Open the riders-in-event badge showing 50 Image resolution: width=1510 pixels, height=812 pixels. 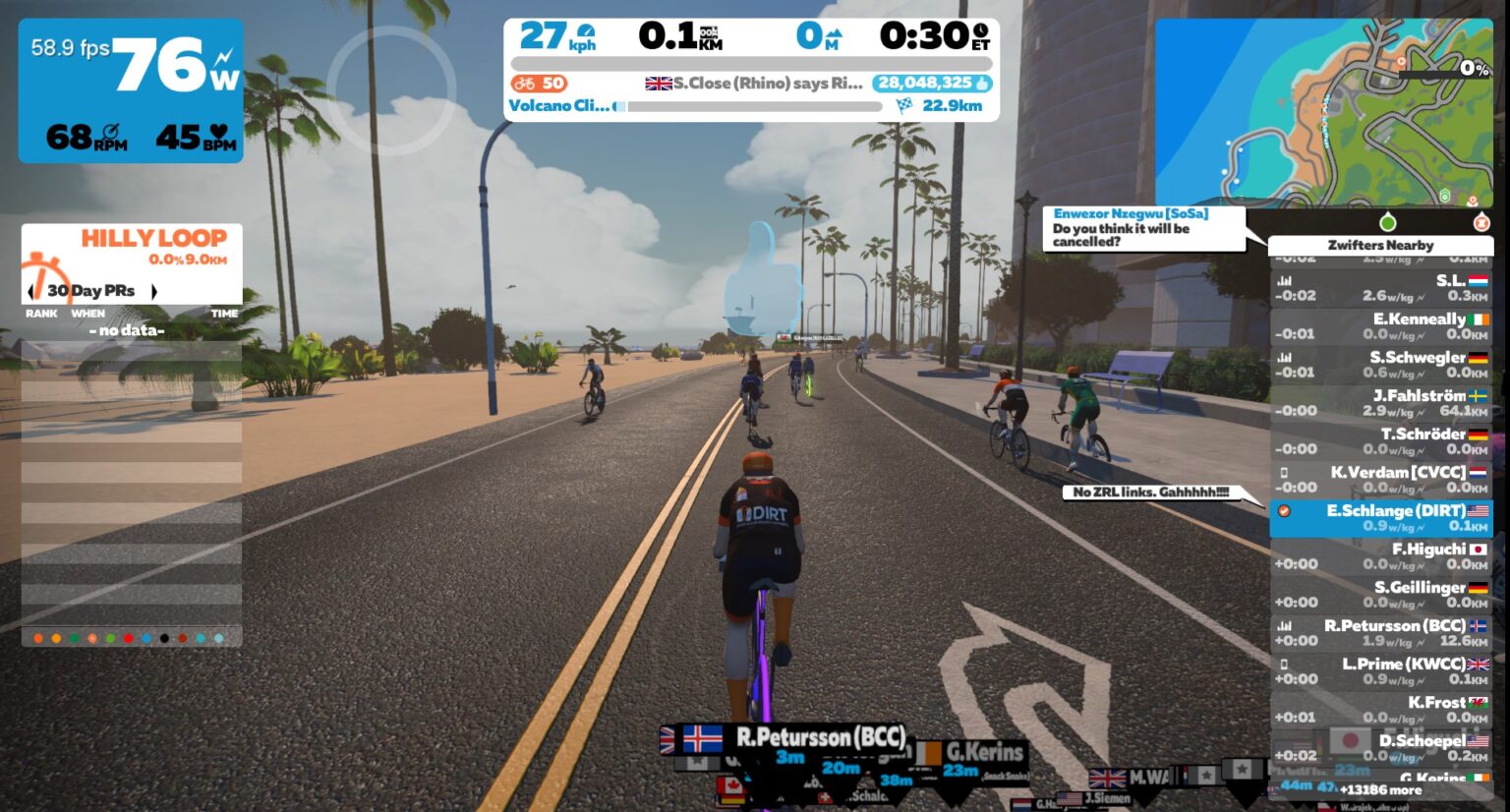click(538, 84)
